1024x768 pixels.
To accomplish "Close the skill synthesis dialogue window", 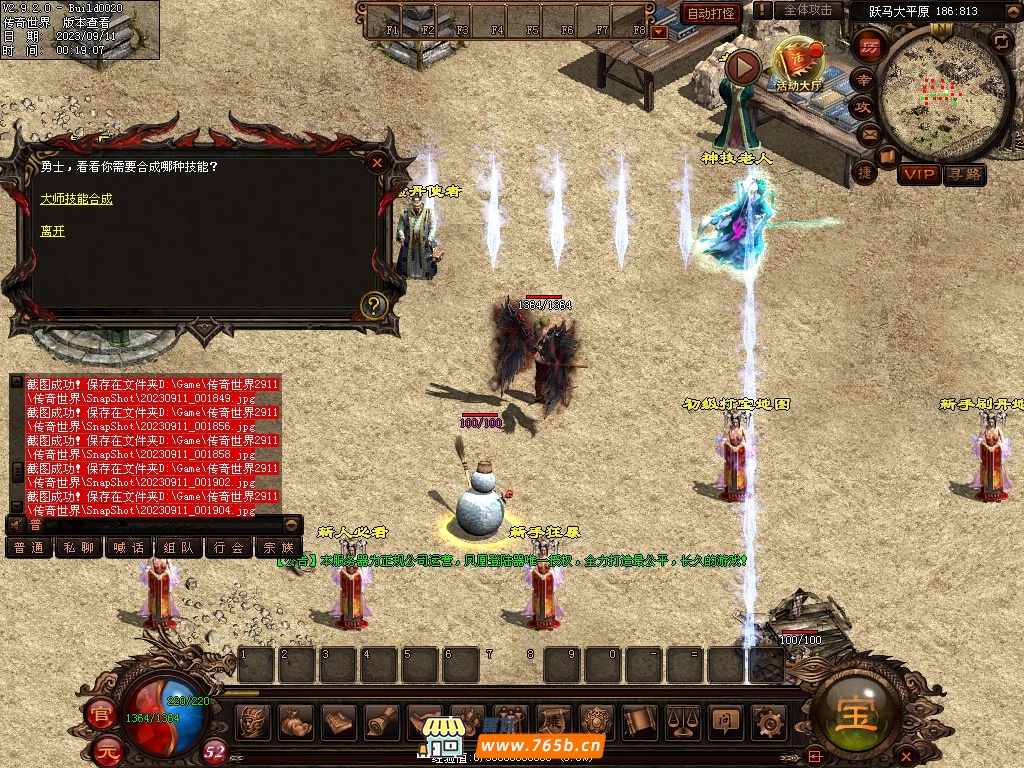I will click(377, 163).
